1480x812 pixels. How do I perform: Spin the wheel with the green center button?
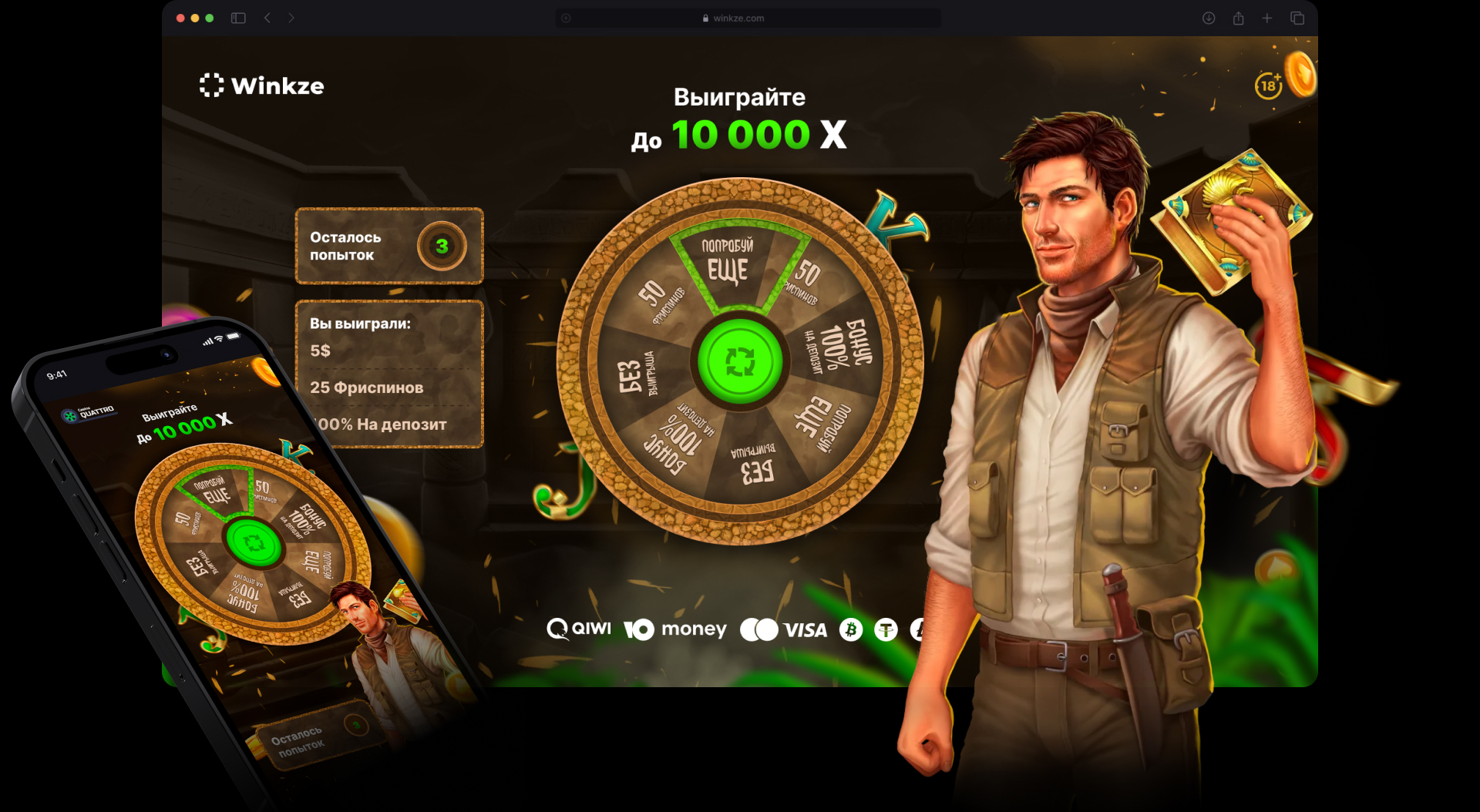[740, 361]
